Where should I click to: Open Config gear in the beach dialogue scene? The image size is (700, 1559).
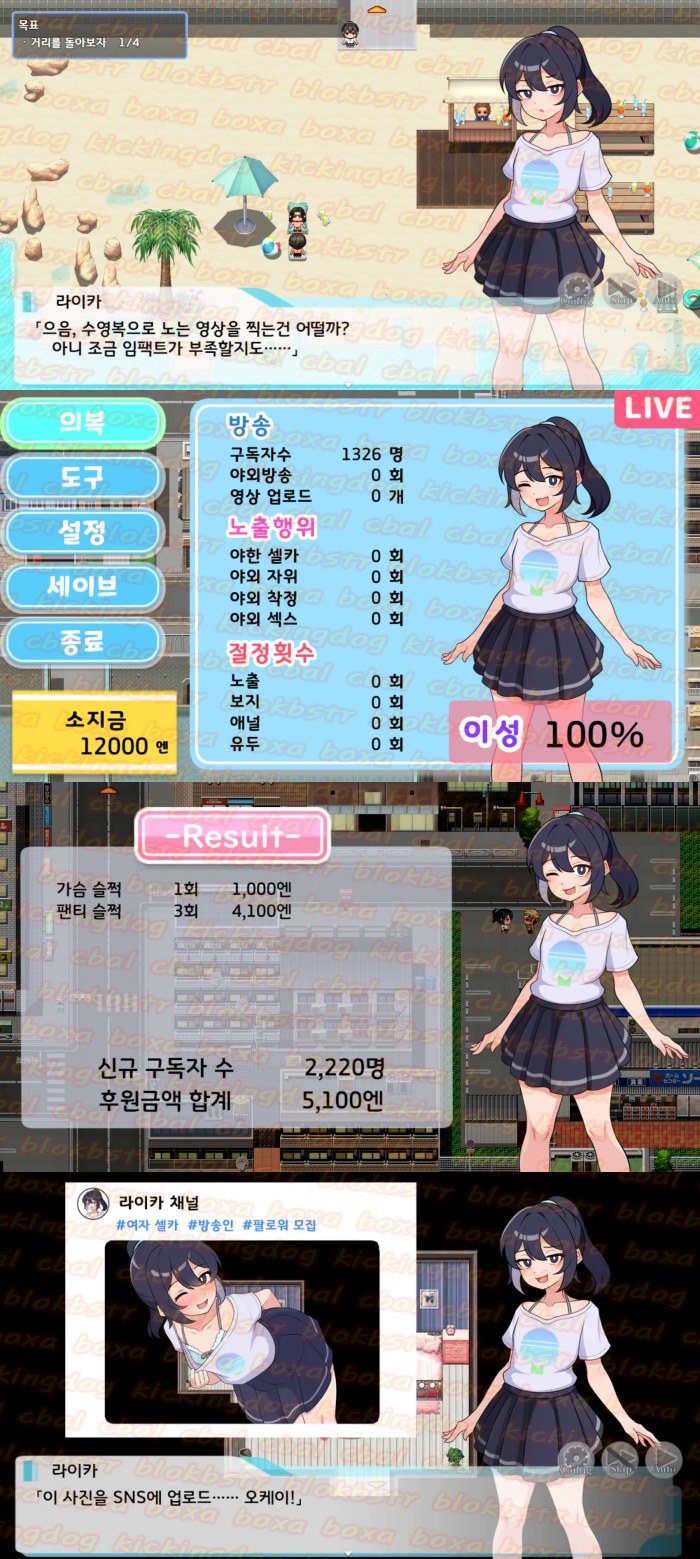click(x=576, y=291)
